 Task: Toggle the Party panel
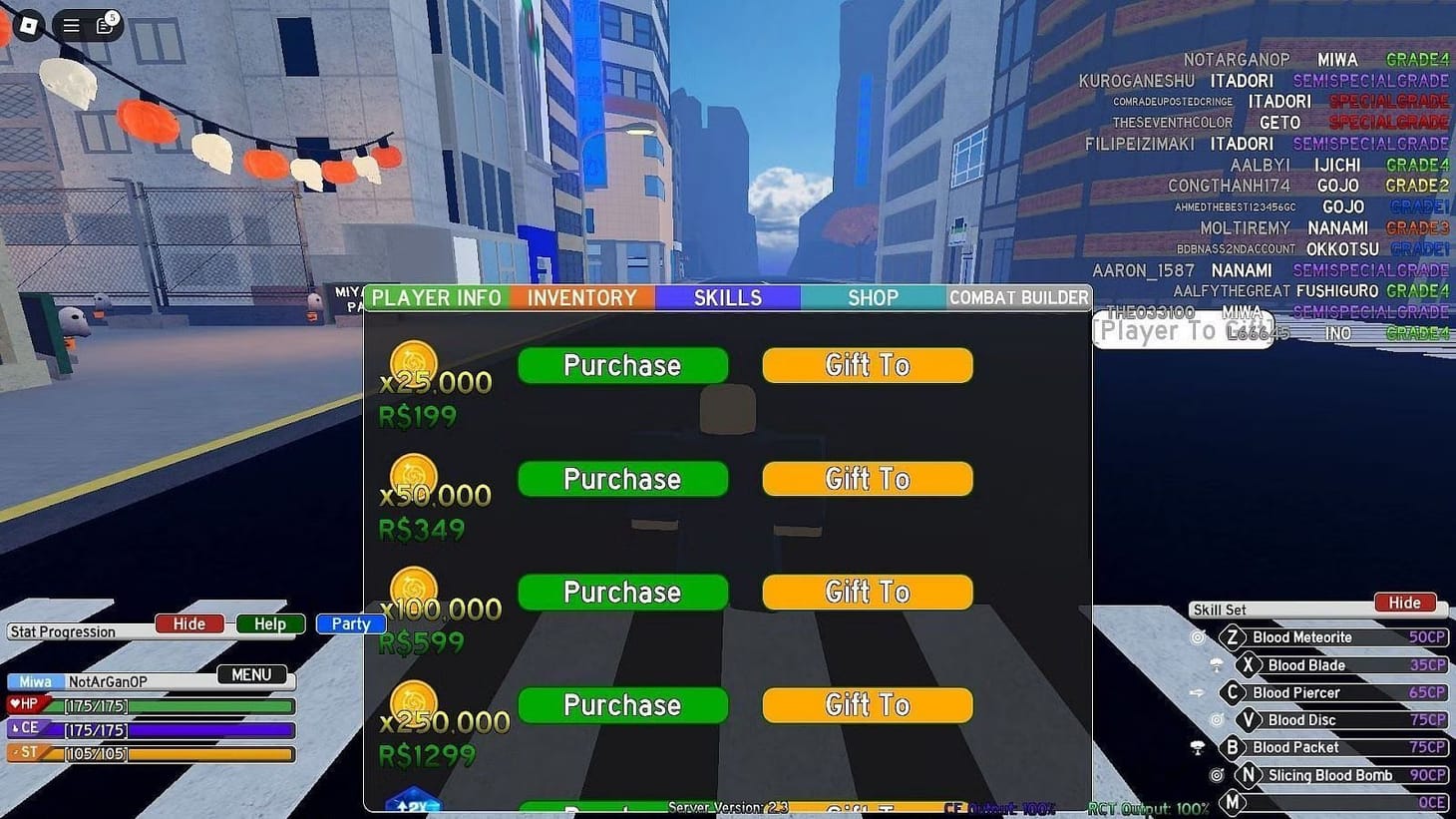(350, 623)
